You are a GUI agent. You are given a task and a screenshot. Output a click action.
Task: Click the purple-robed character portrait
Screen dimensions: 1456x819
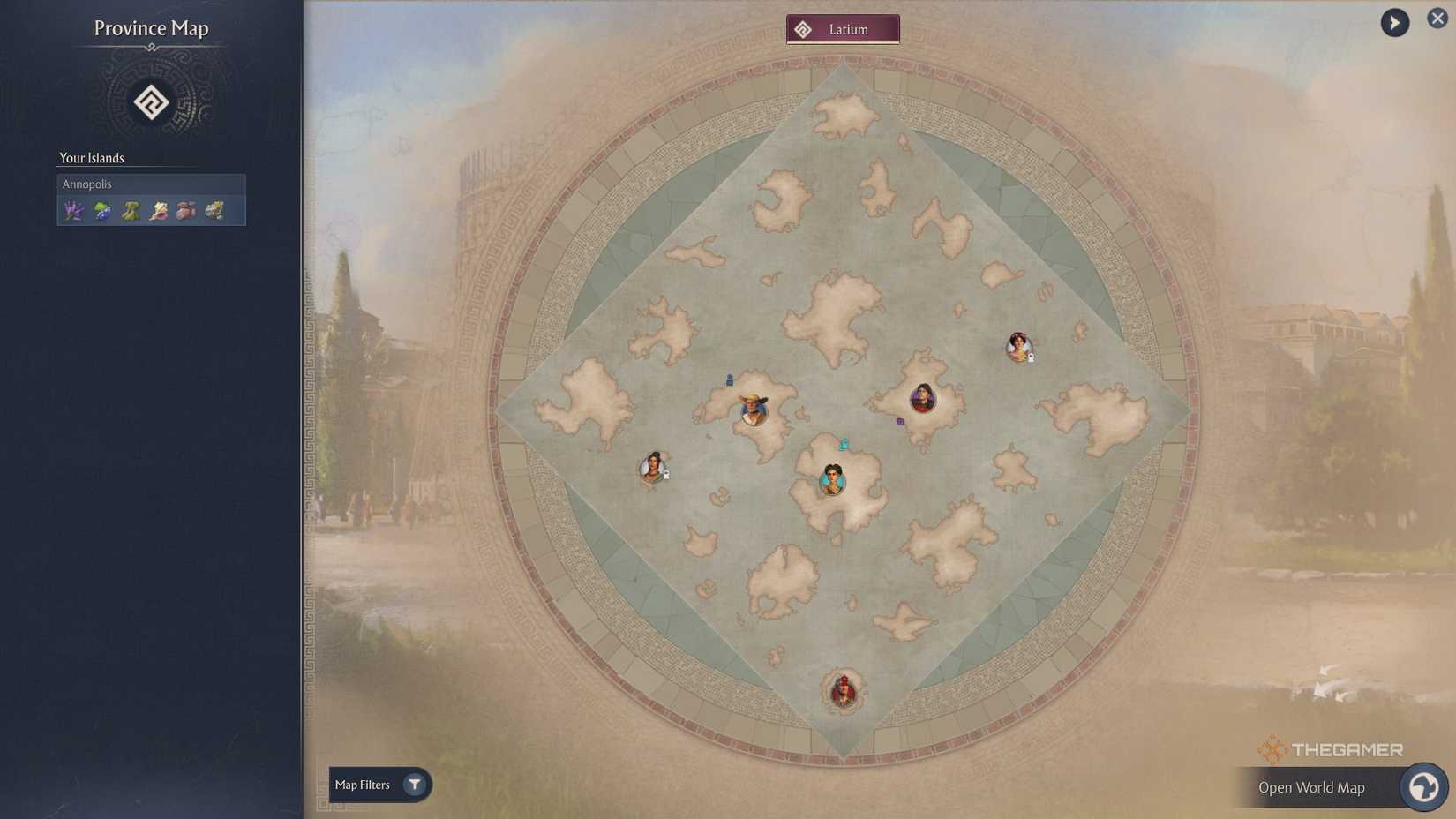[x=923, y=398]
